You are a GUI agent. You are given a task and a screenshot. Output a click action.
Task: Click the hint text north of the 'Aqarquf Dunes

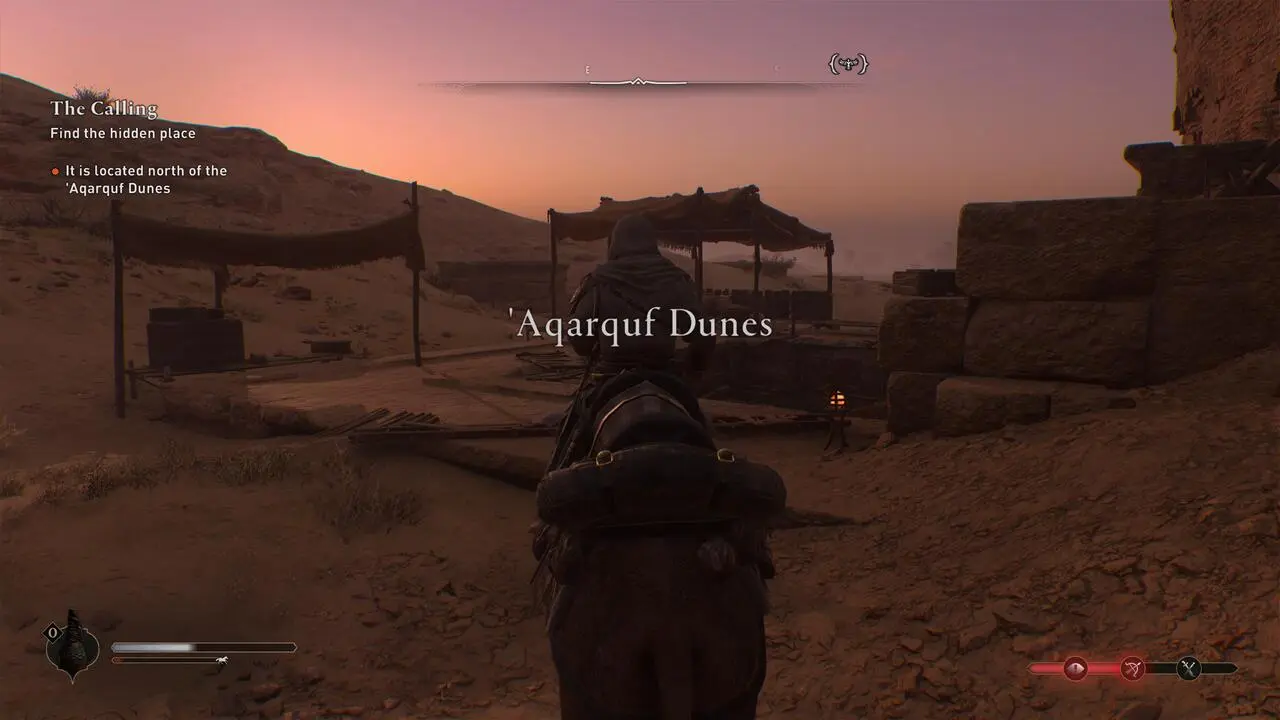(x=145, y=180)
